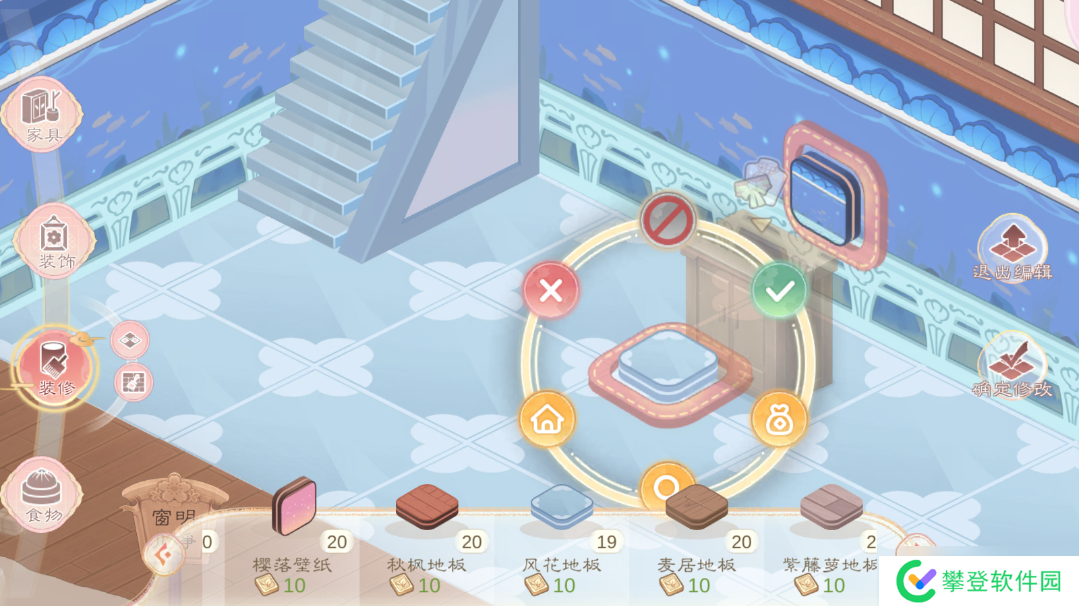Click the red X cancel button
1079x606 pixels.
click(551, 291)
